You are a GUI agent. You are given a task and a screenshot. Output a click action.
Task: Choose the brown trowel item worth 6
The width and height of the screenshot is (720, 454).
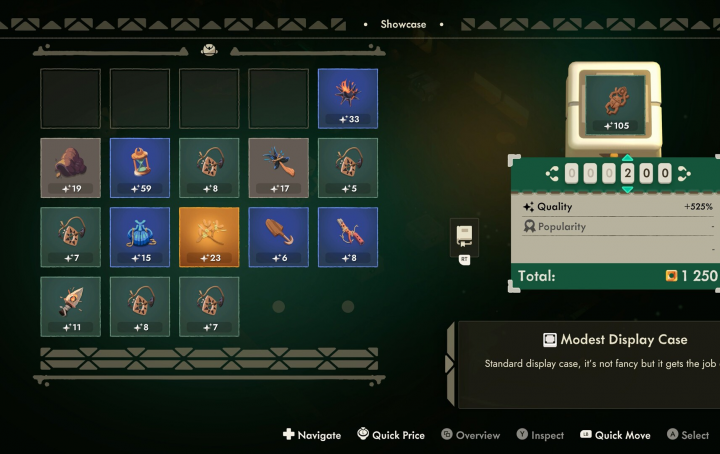[278, 236]
